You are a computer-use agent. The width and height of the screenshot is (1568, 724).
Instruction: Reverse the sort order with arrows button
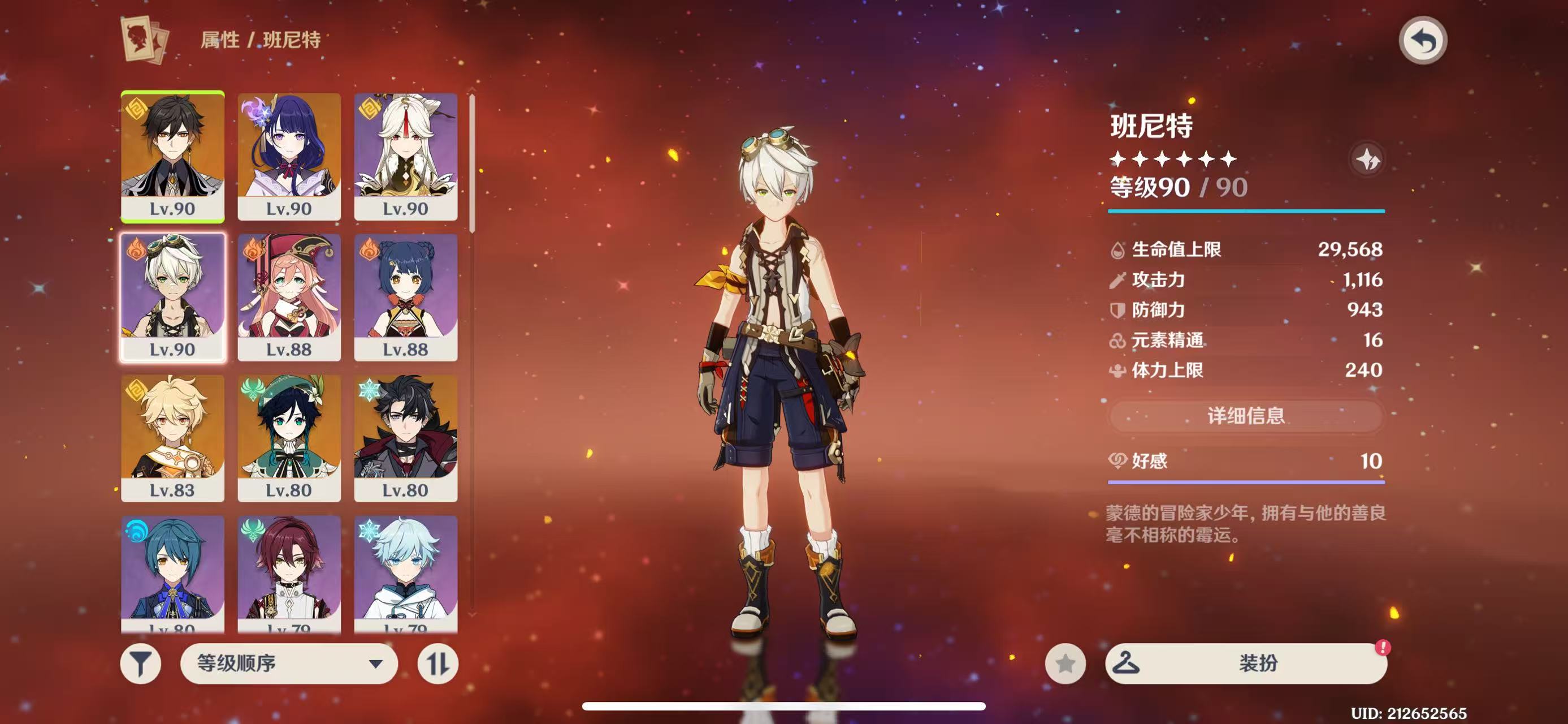[438, 663]
